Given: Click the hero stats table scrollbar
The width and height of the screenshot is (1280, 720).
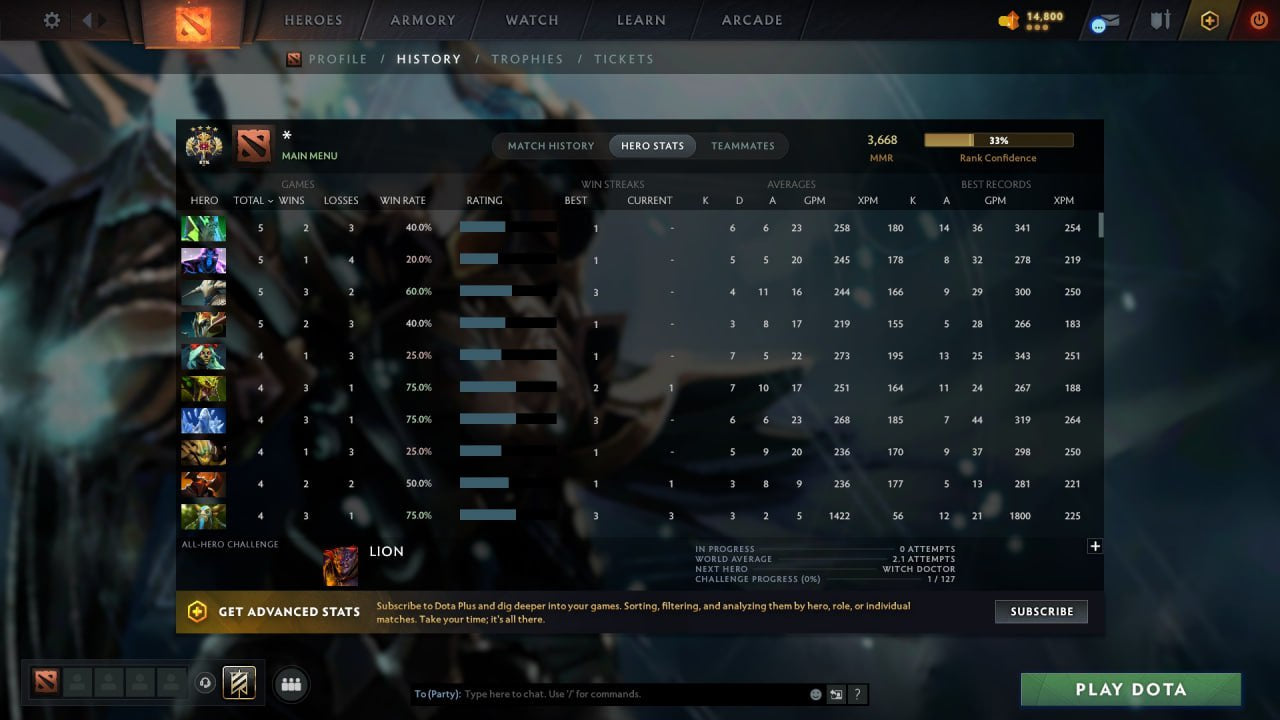Looking at the screenshot, I should point(1101,226).
